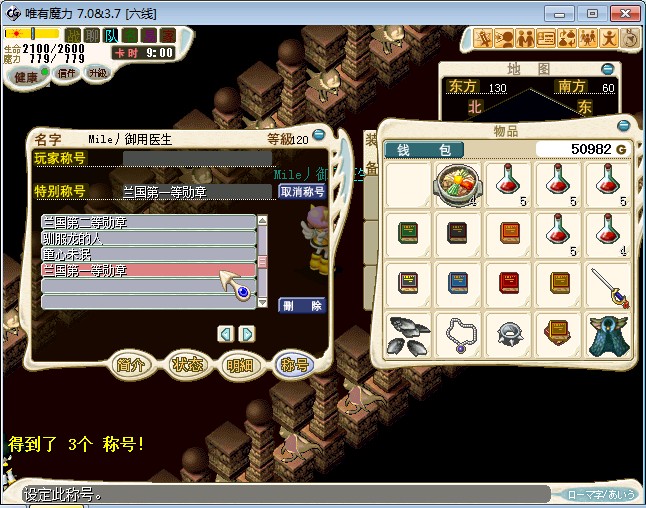The width and height of the screenshot is (646, 508).
Task: Close the character title window
Action: [x=318, y=131]
